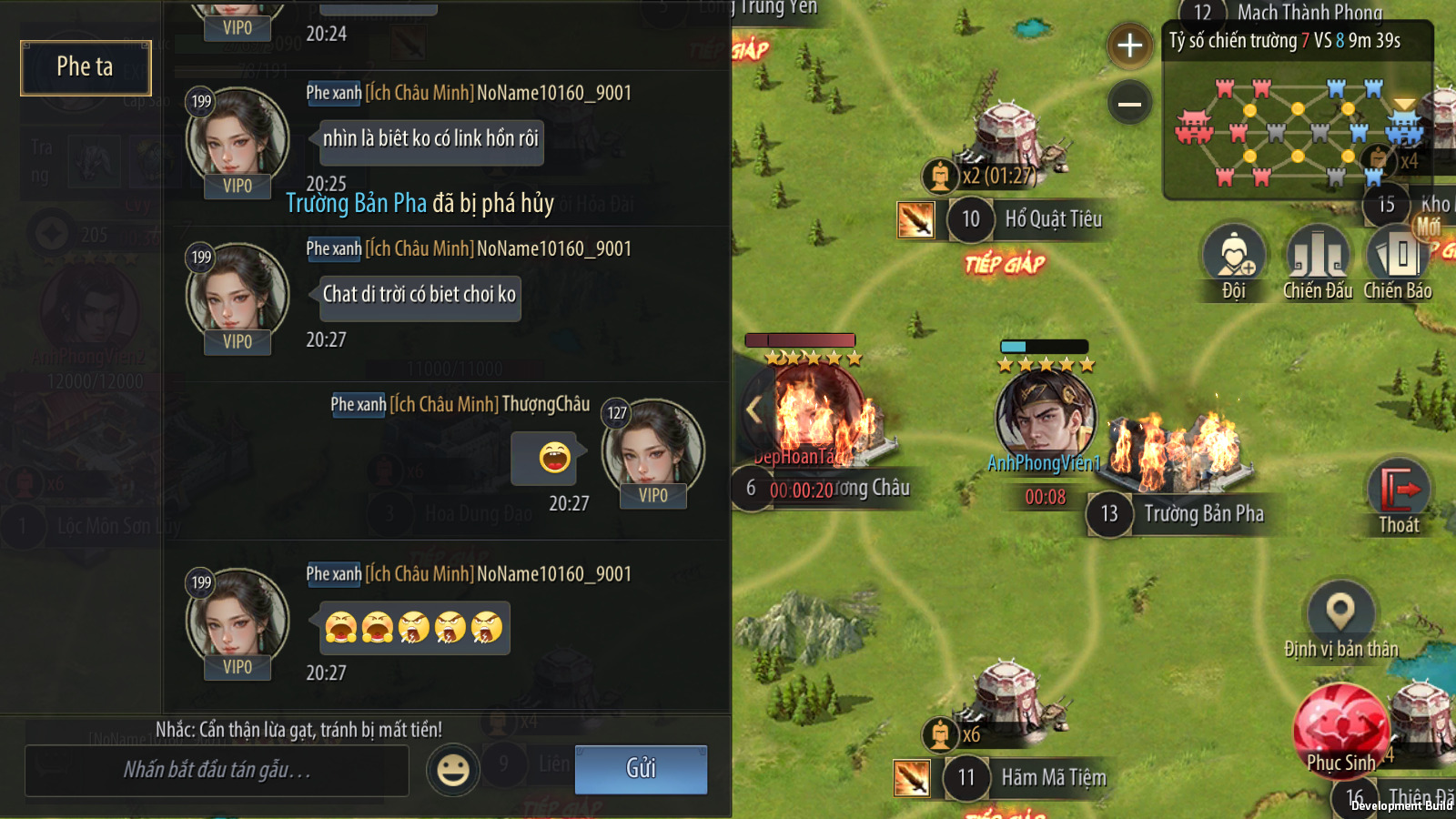Select the Hãm Mã Tiệm location label
The image size is (1456, 819).
(1053, 778)
